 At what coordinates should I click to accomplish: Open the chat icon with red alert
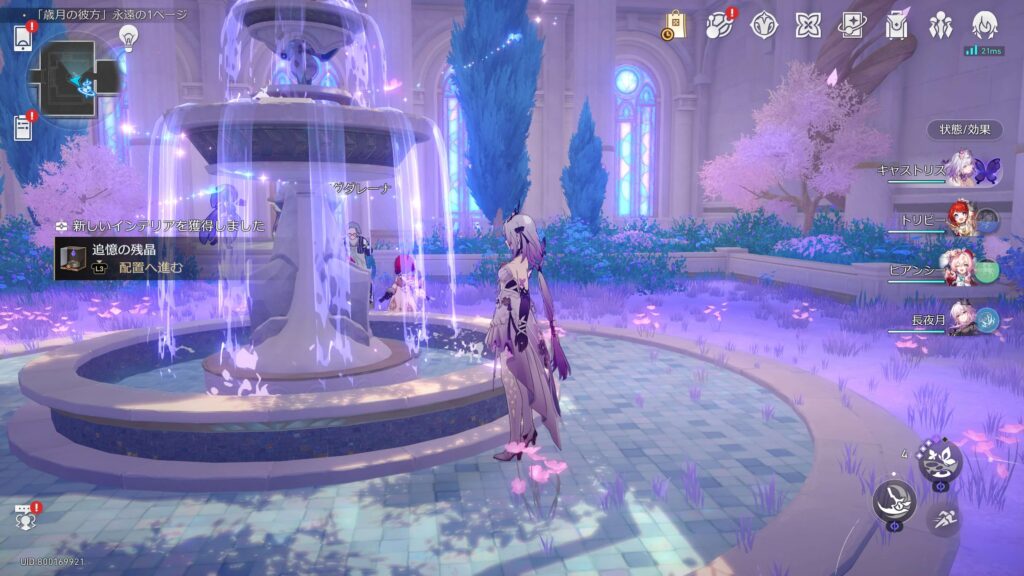(x=24, y=517)
